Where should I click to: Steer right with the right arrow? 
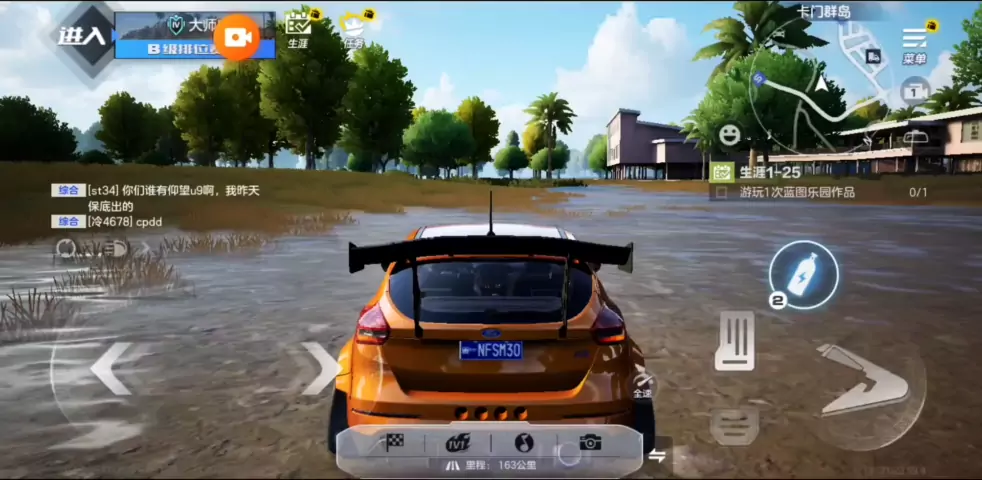[321, 368]
